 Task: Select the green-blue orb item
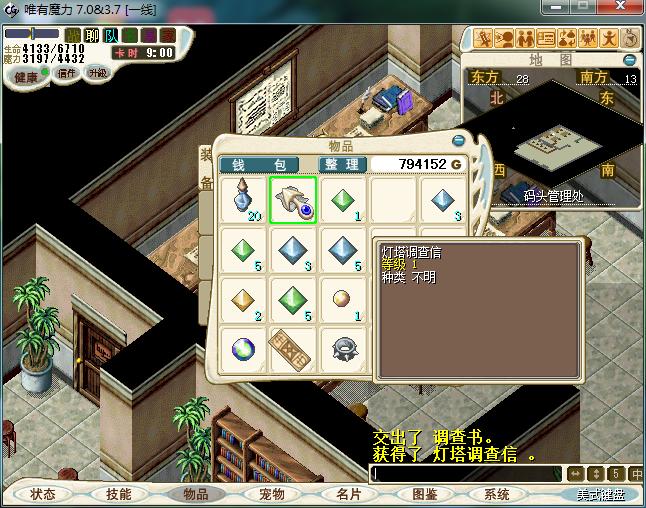[x=244, y=345]
